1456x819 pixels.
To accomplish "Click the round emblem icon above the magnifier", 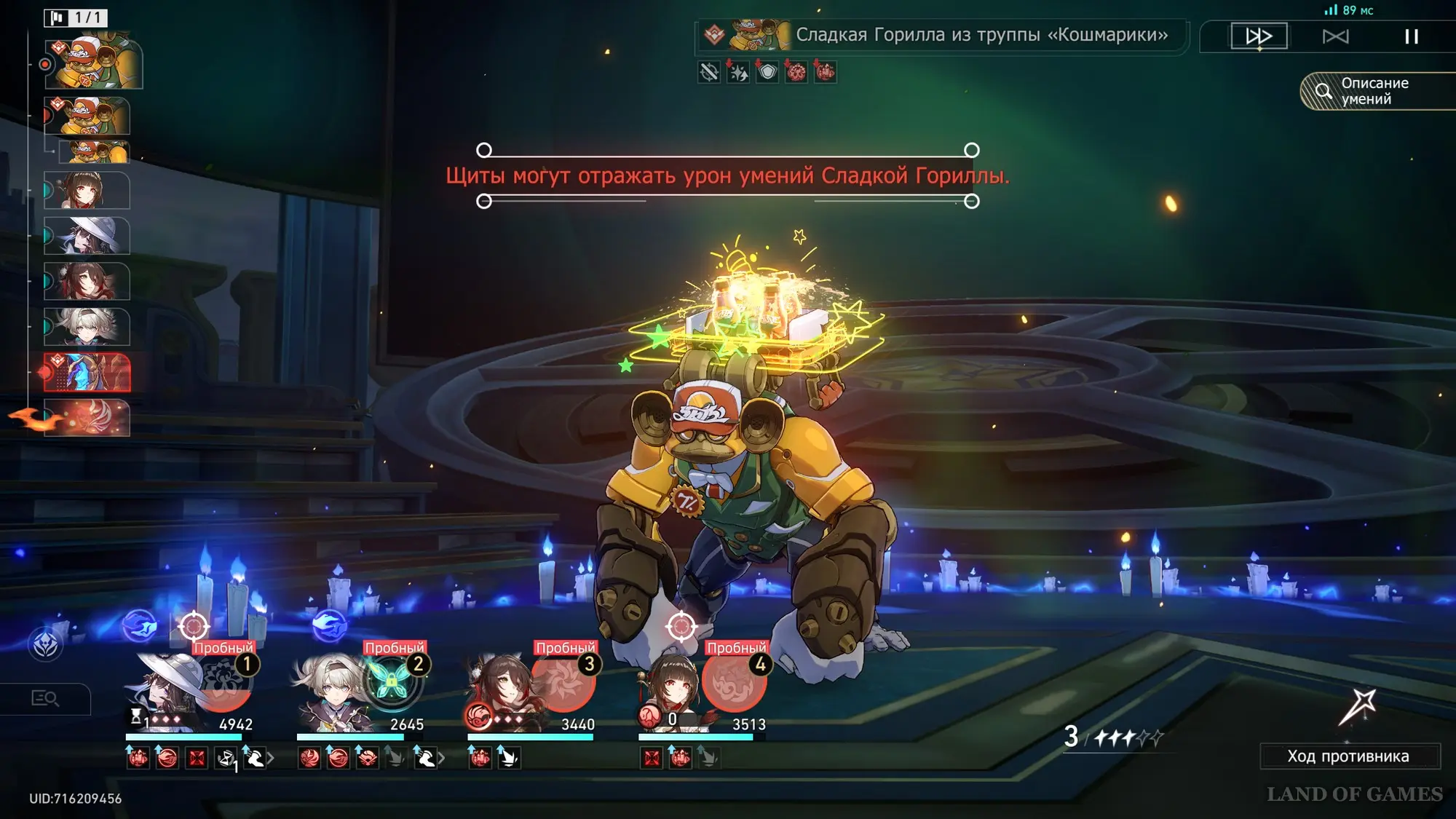I will (x=45, y=644).
